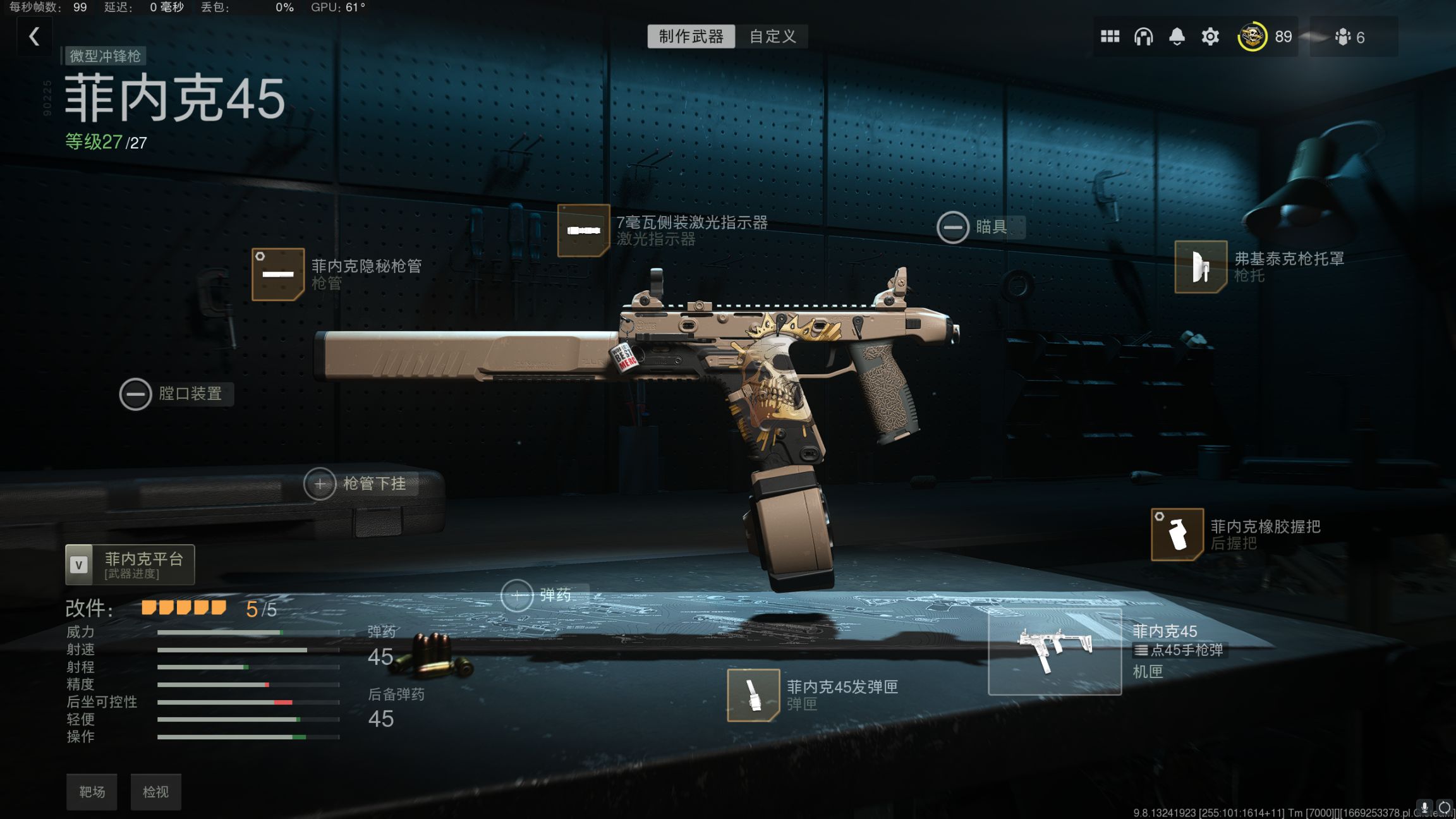Open the grid menu at top right
Image resolution: width=1456 pixels, height=819 pixels.
(1111, 36)
